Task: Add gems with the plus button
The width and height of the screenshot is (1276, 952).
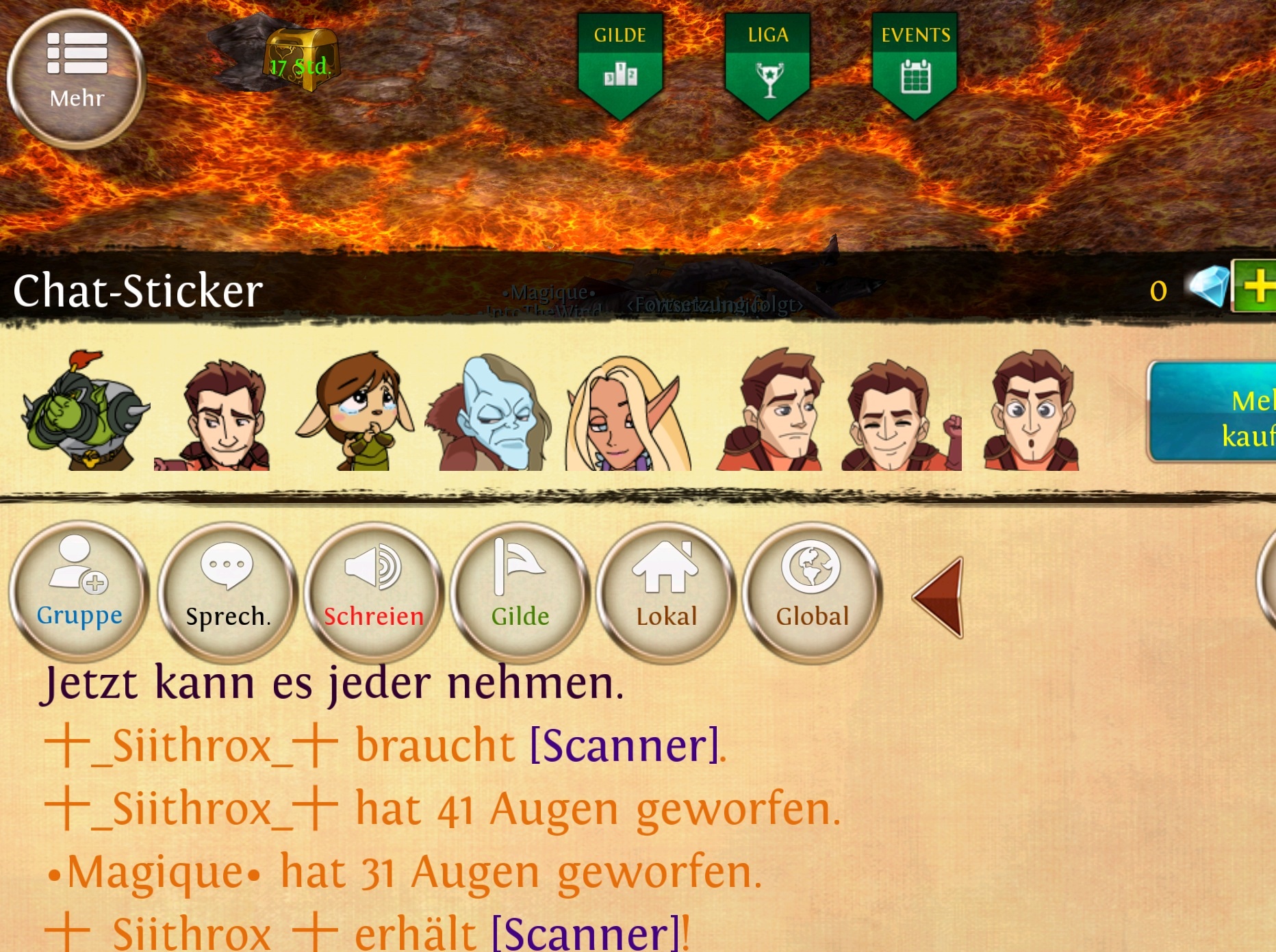Action: [1257, 286]
